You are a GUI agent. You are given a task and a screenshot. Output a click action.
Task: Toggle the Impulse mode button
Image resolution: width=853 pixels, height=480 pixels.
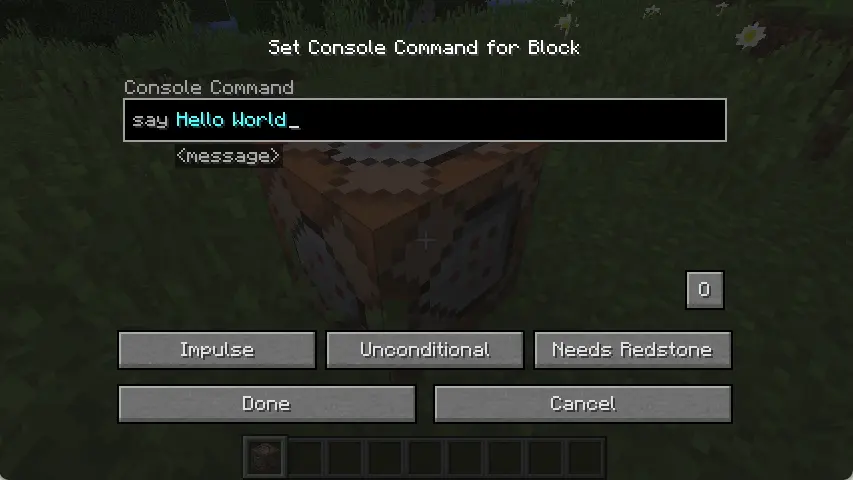pyautogui.click(x=217, y=350)
